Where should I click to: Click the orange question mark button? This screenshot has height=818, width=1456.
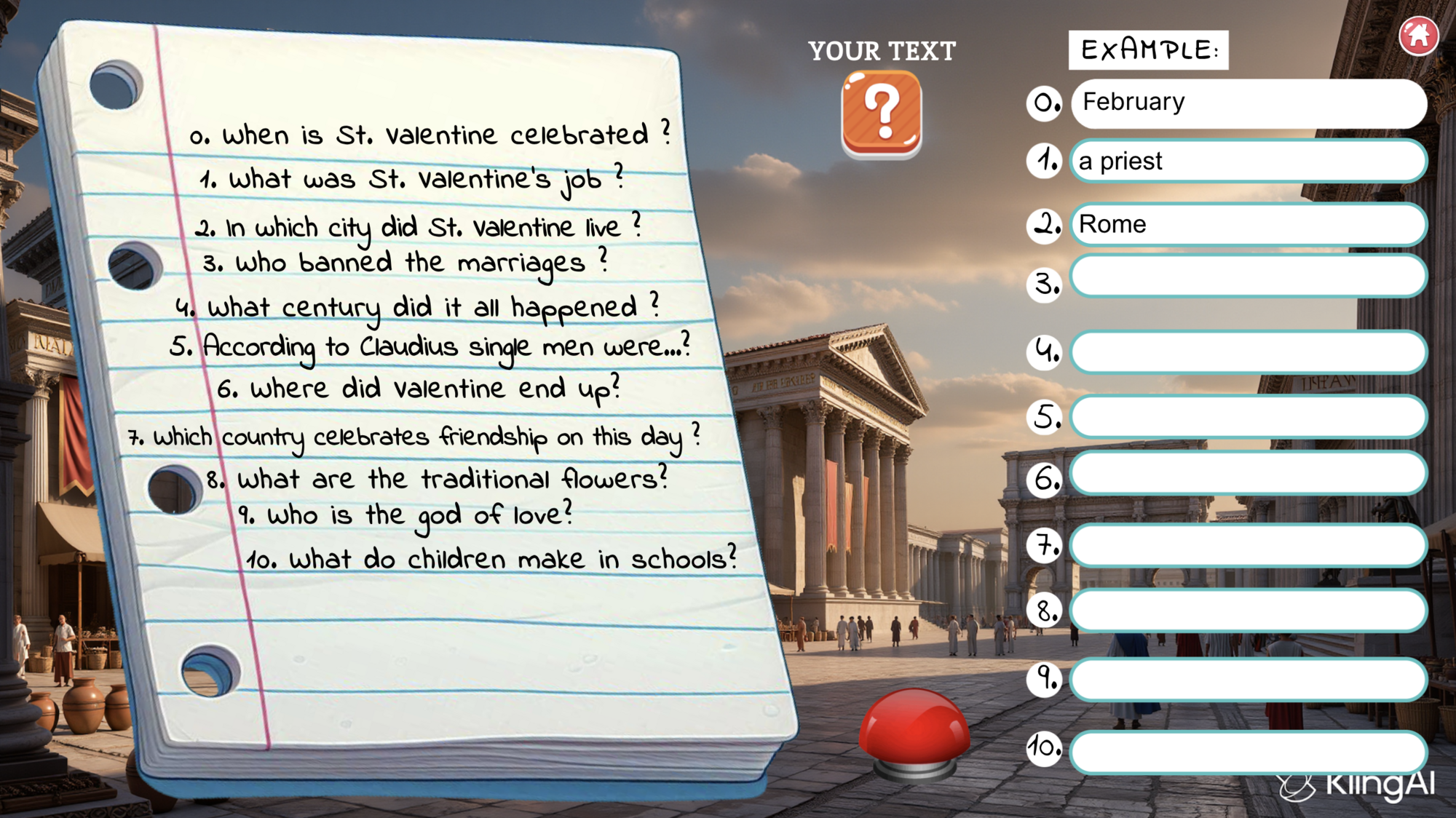coord(882,113)
